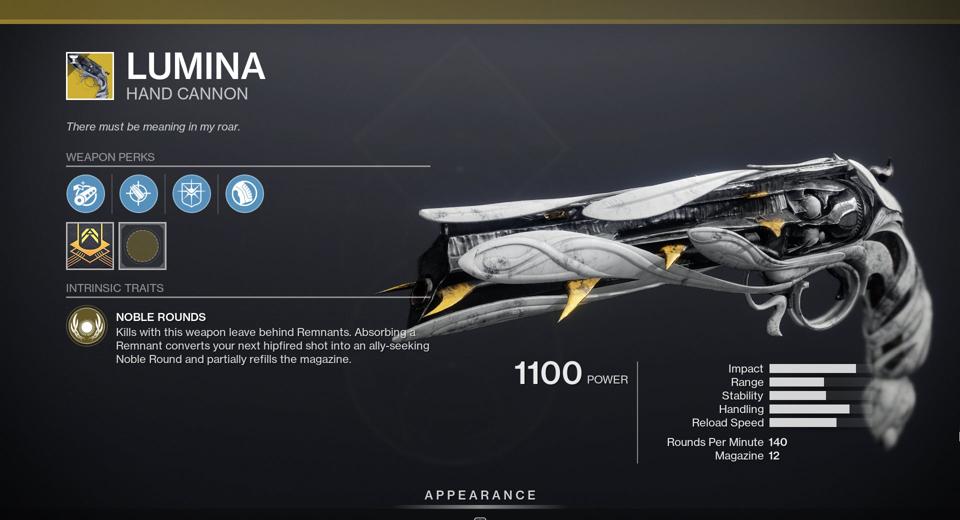Select the barrel perk icon

coord(86,193)
